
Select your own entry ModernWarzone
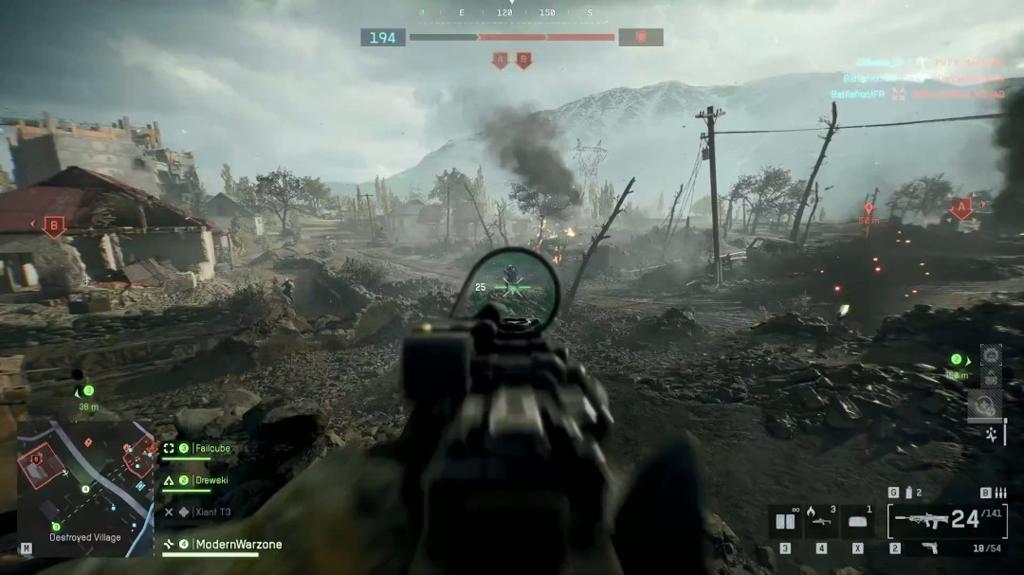point(238,544)
